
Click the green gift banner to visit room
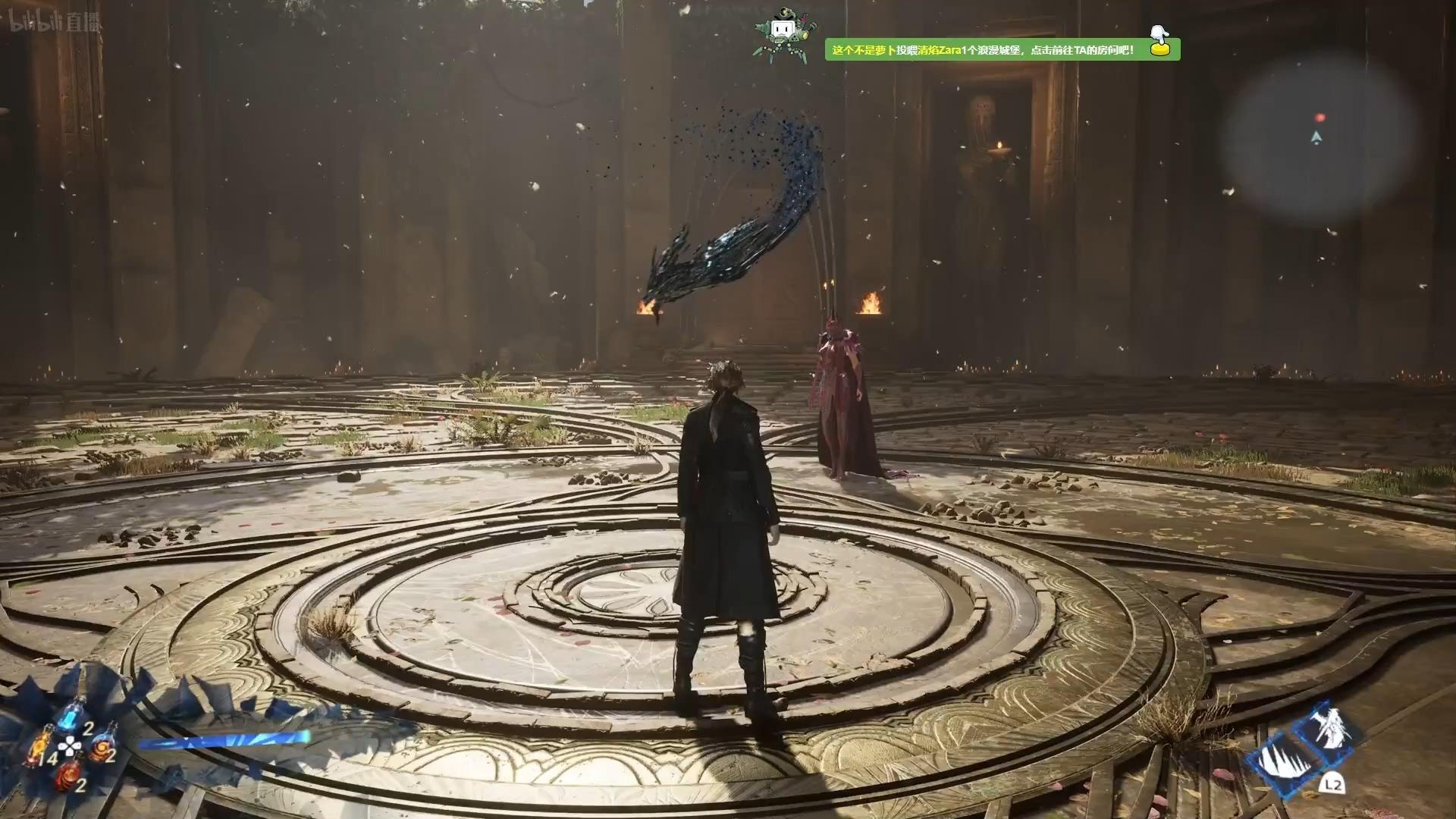pyautogui.click(x=1001, y=50)
